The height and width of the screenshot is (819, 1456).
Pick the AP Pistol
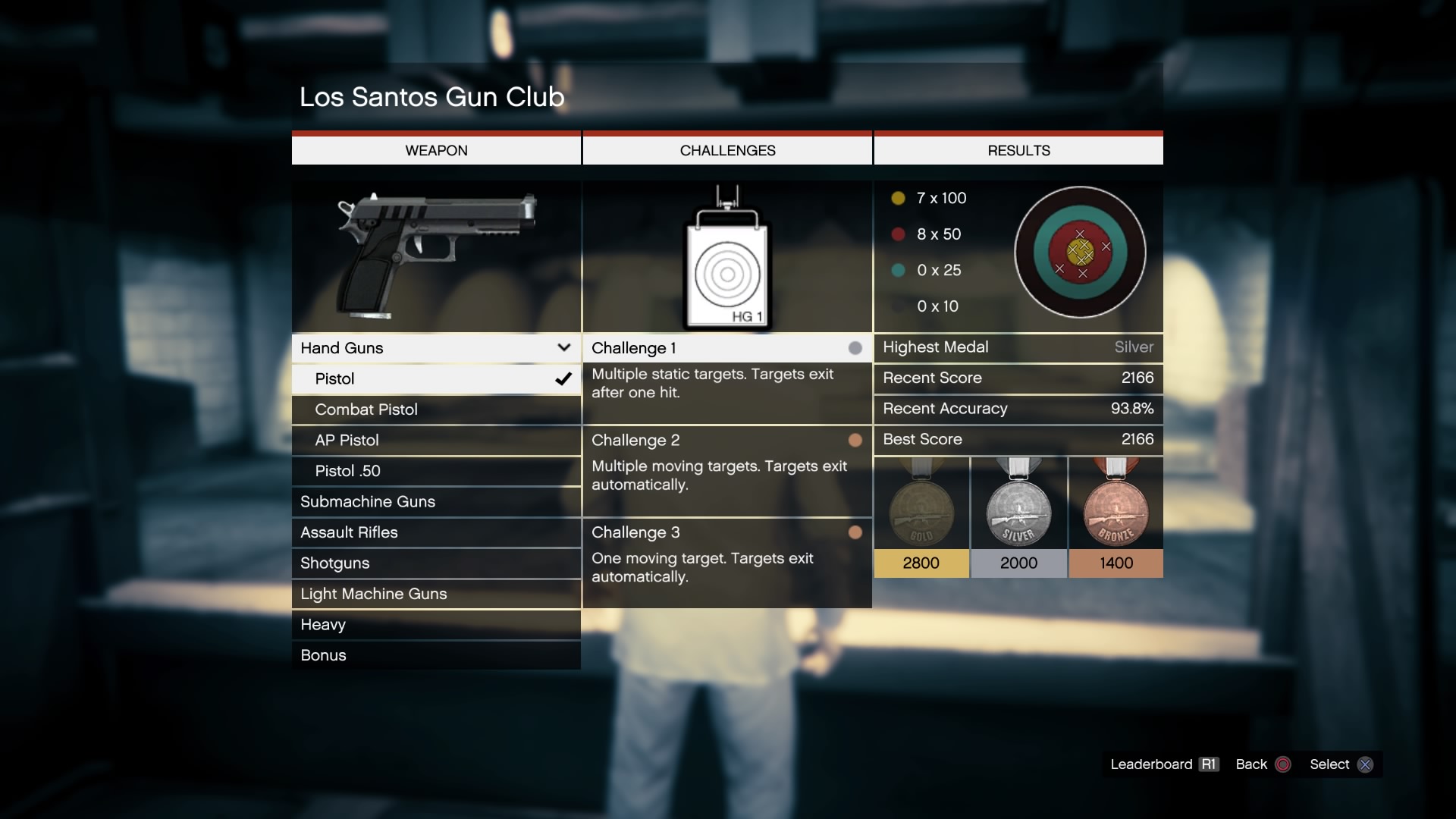pos(435,441)
